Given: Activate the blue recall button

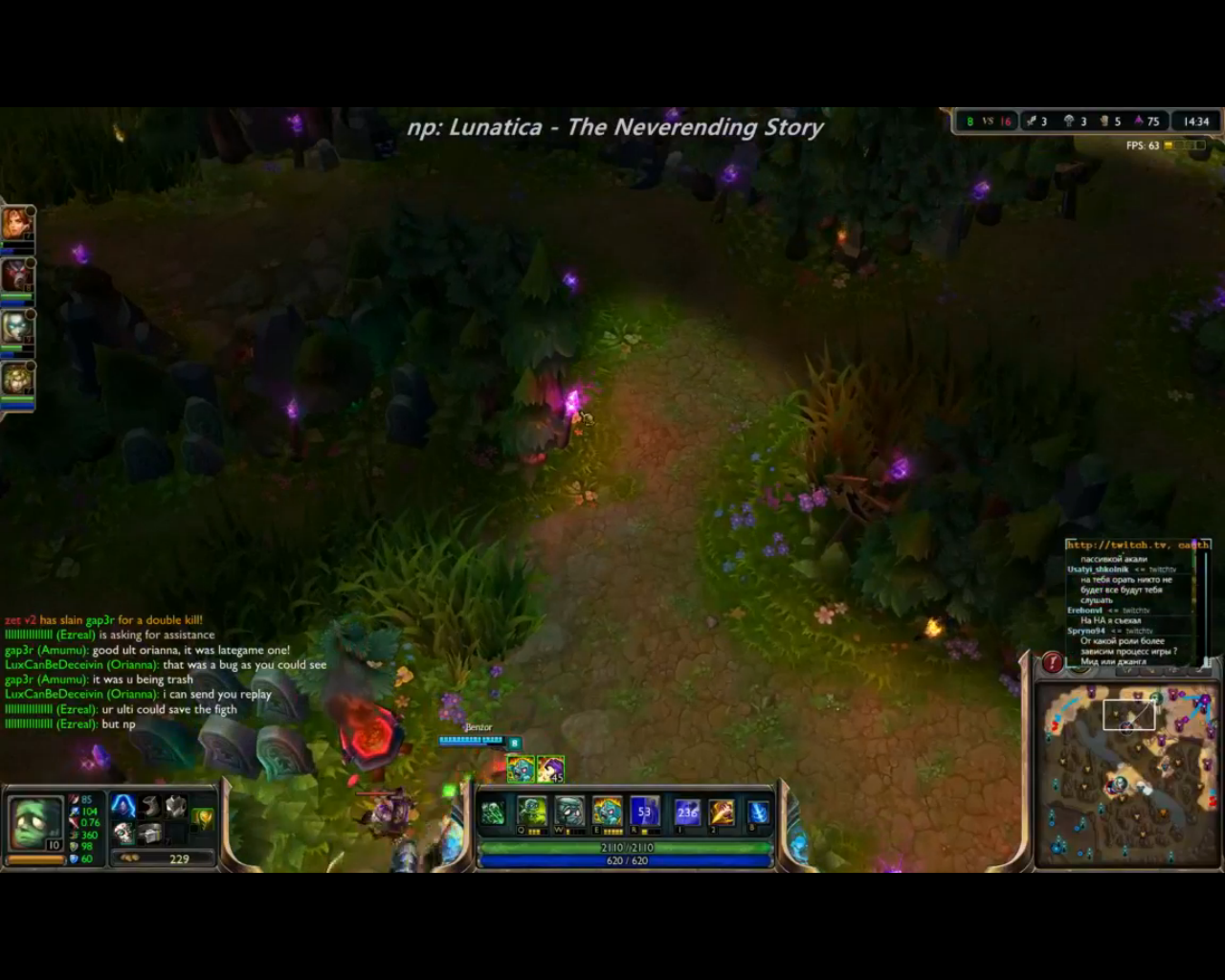Looking at the screenshot, I should click(757, 813).
